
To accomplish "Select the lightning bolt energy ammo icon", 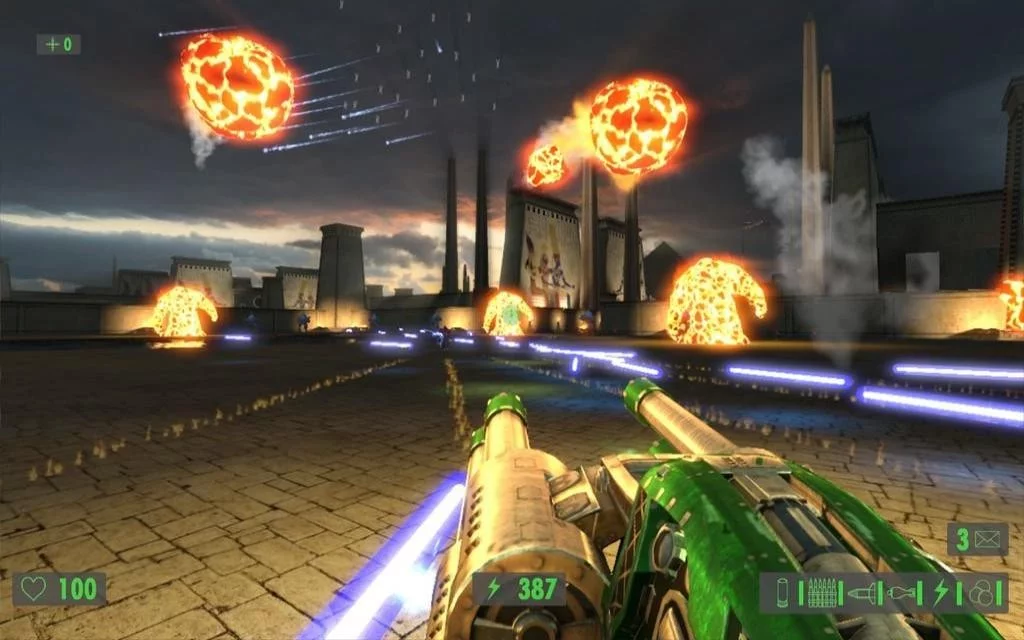I will pos(940,592).
